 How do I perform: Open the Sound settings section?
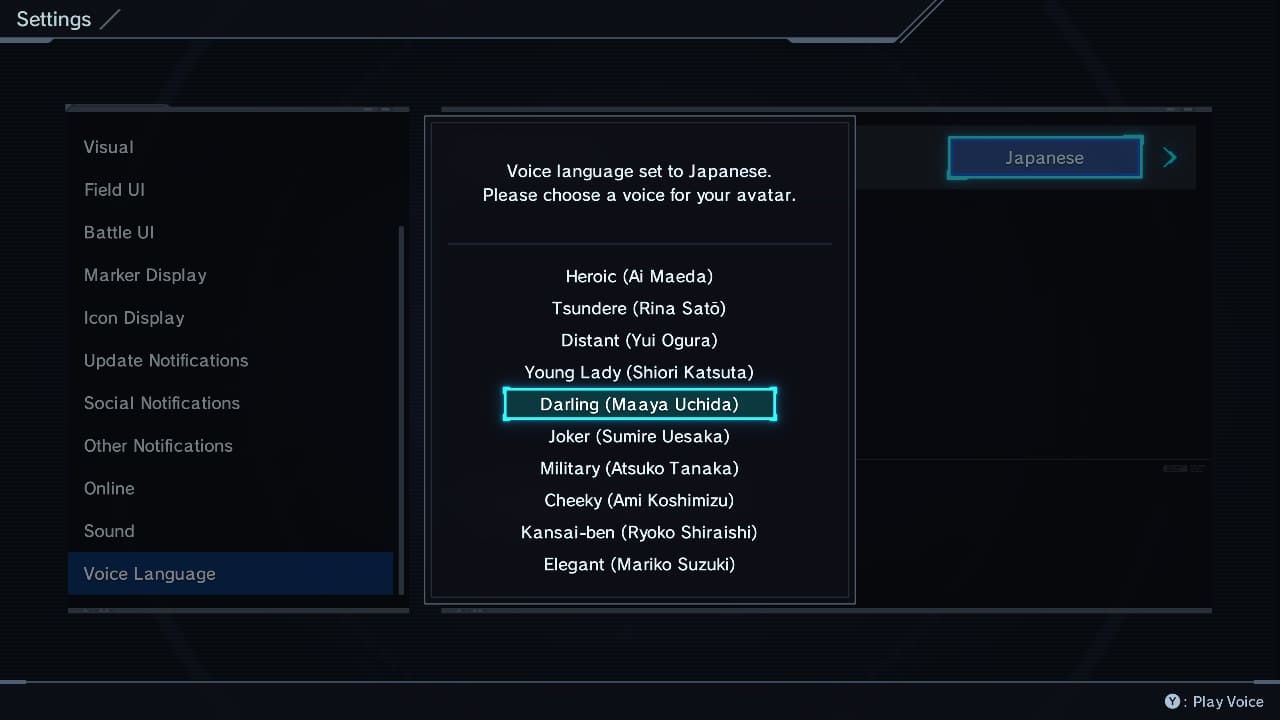109,531
